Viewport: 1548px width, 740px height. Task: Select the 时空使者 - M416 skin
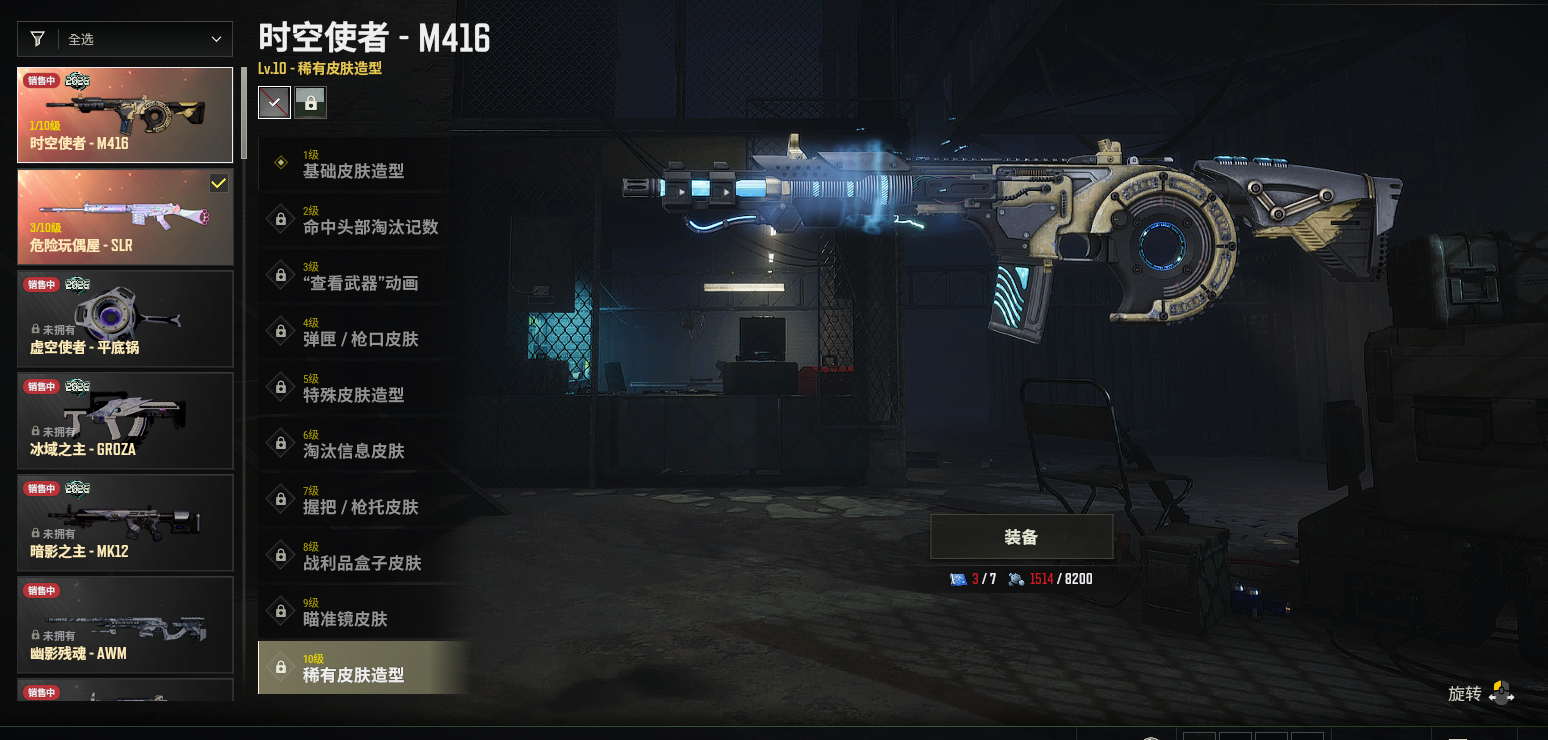point(125,115)
